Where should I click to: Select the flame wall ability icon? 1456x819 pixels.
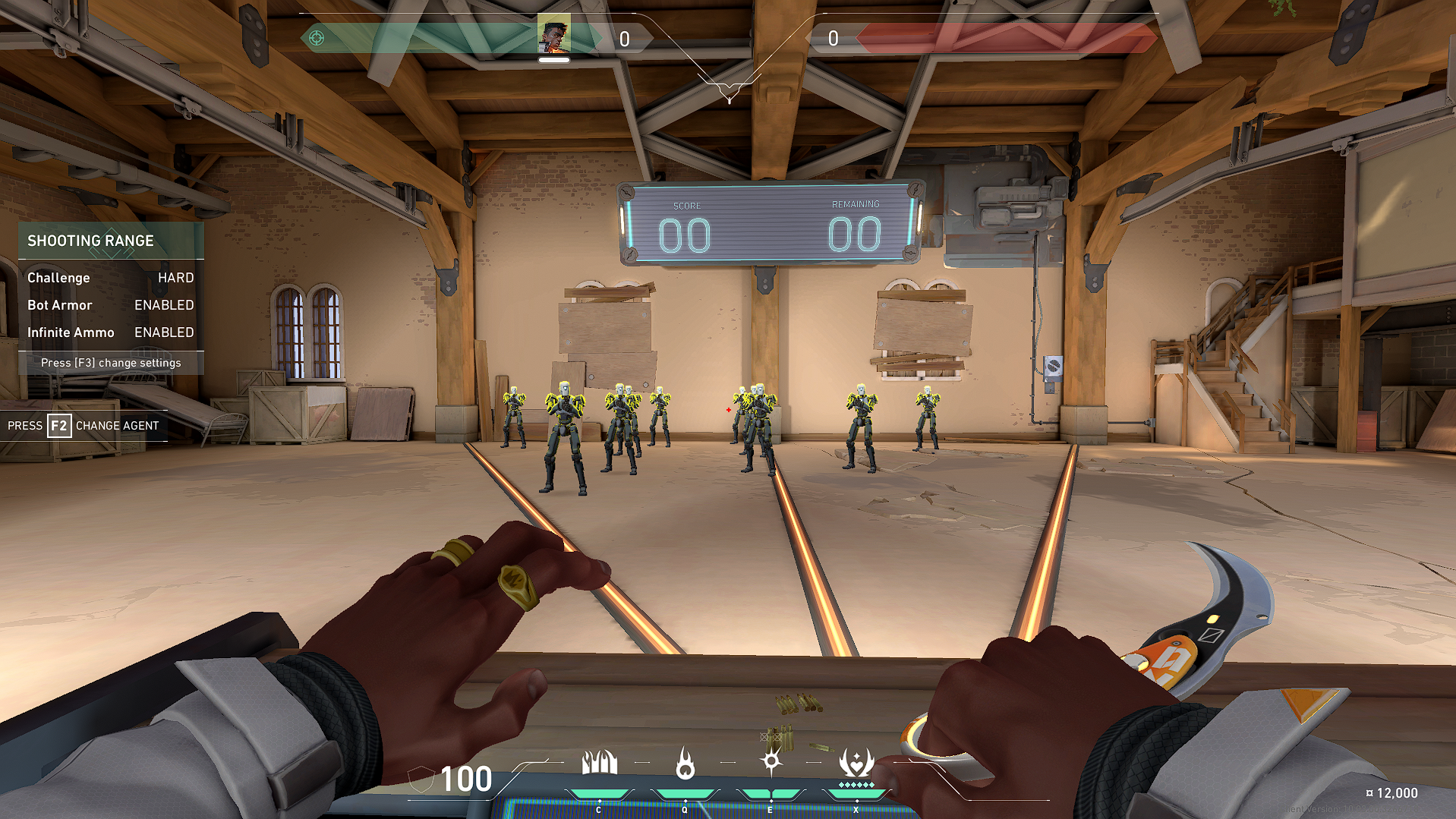tap(599, 763)
